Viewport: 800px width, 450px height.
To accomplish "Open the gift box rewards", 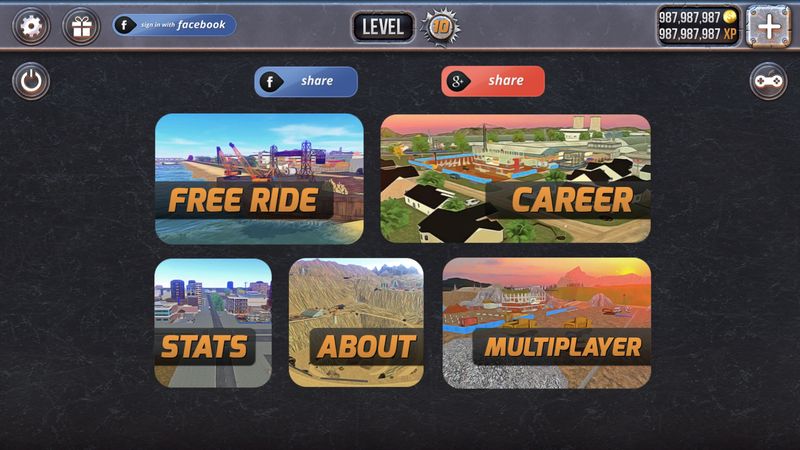I will tap(81, 26).
